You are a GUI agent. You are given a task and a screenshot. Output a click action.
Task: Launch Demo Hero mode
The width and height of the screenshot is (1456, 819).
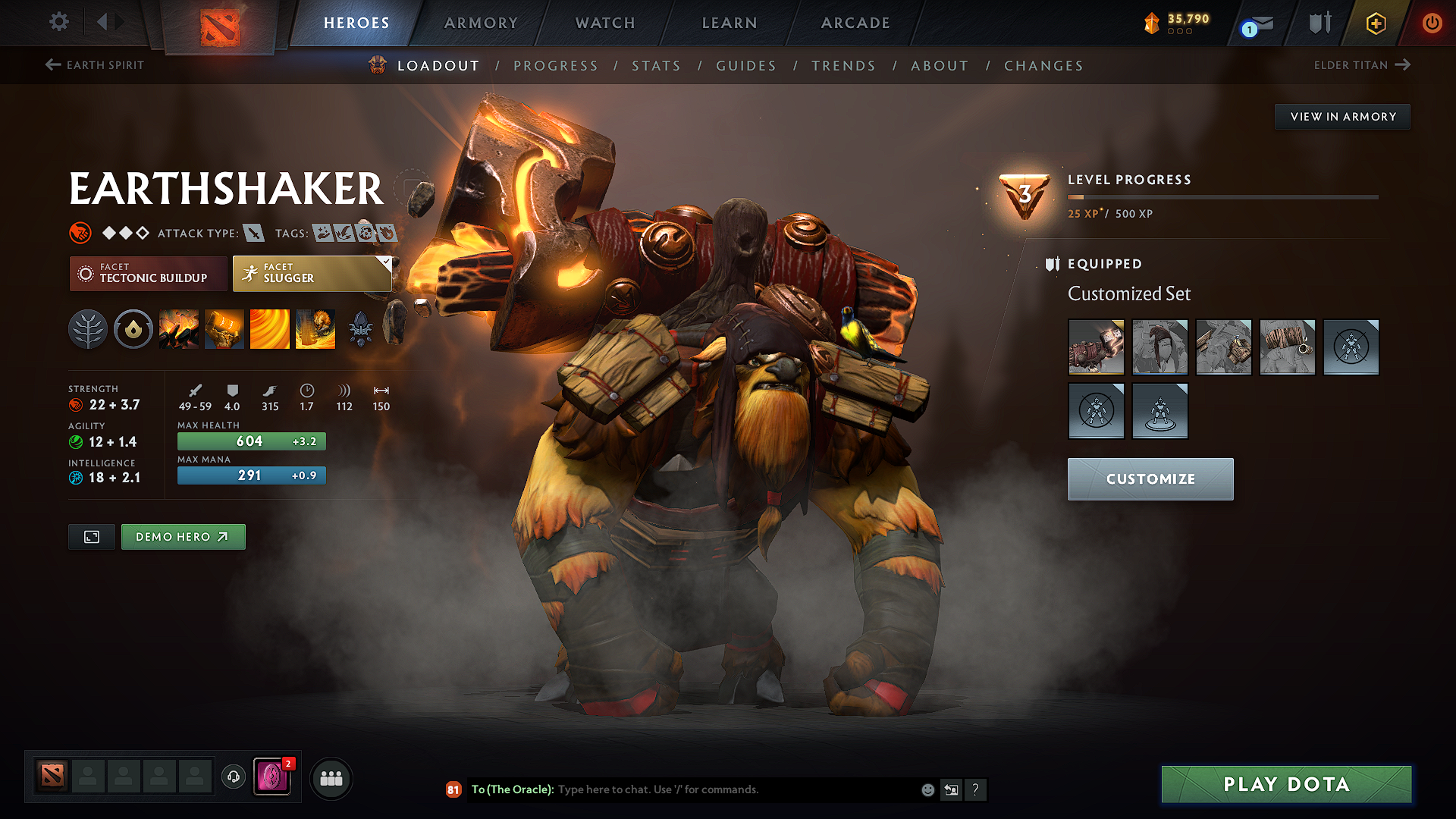[183, 537]
